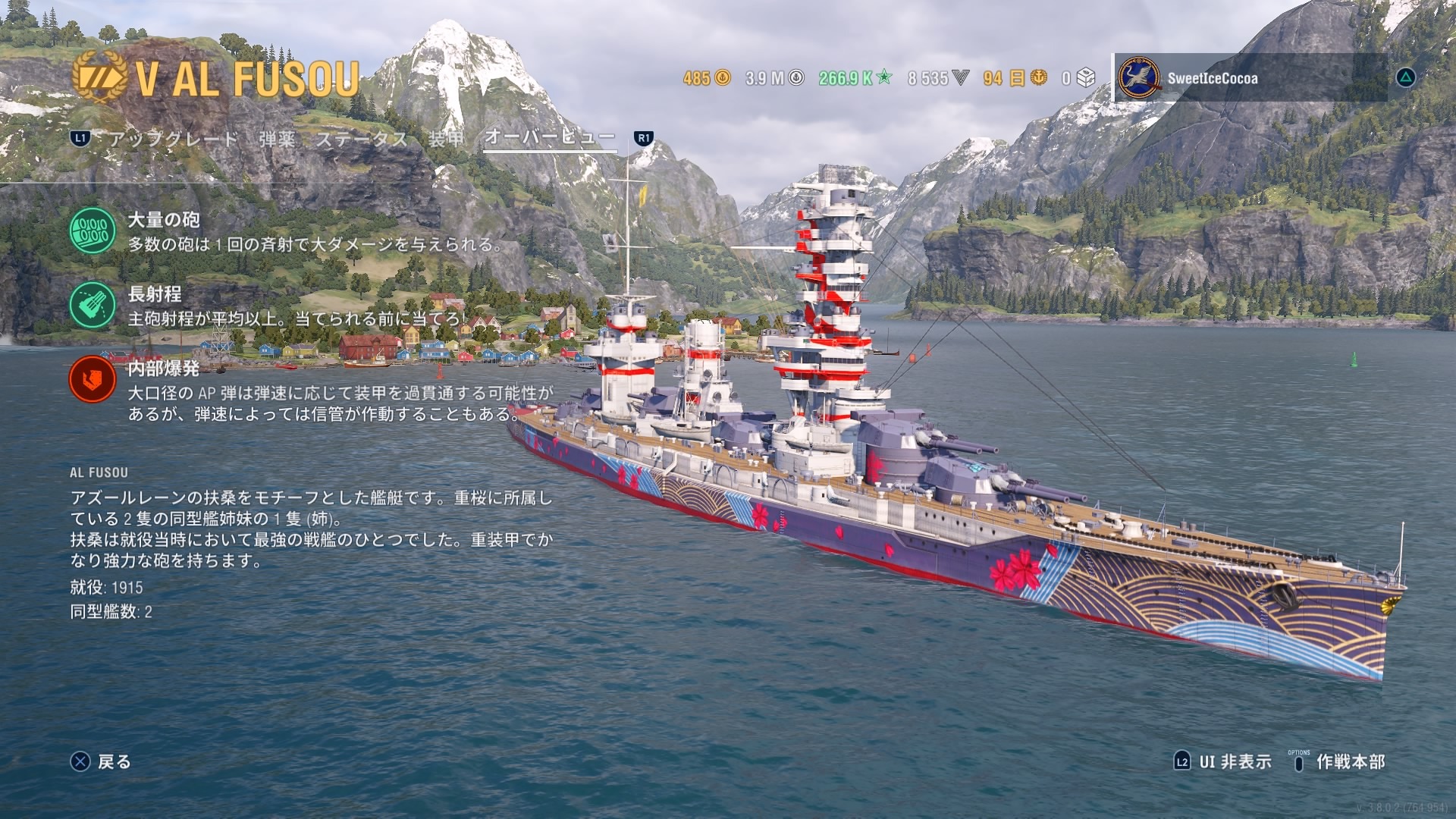Click the 長射程 long range trait icon
1456x819 pixels.
coord(93,305)
